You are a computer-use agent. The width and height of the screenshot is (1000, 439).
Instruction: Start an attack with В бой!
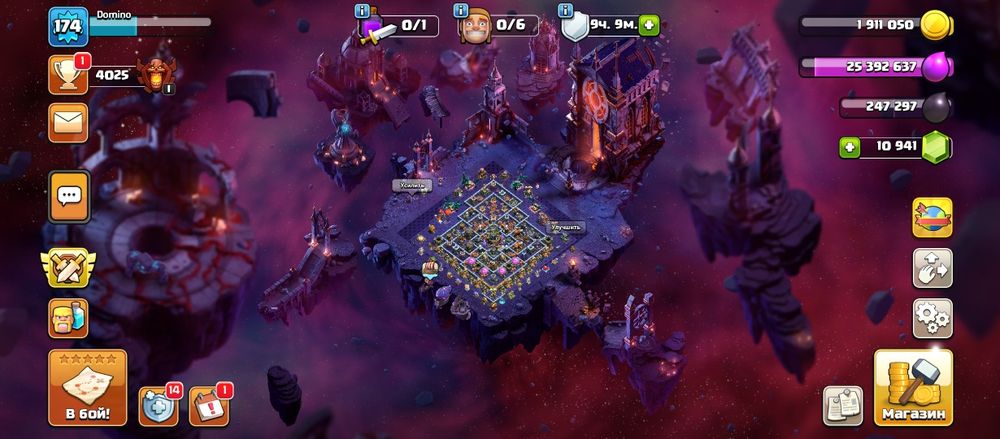pyautogui.click(x=87, y=387)
